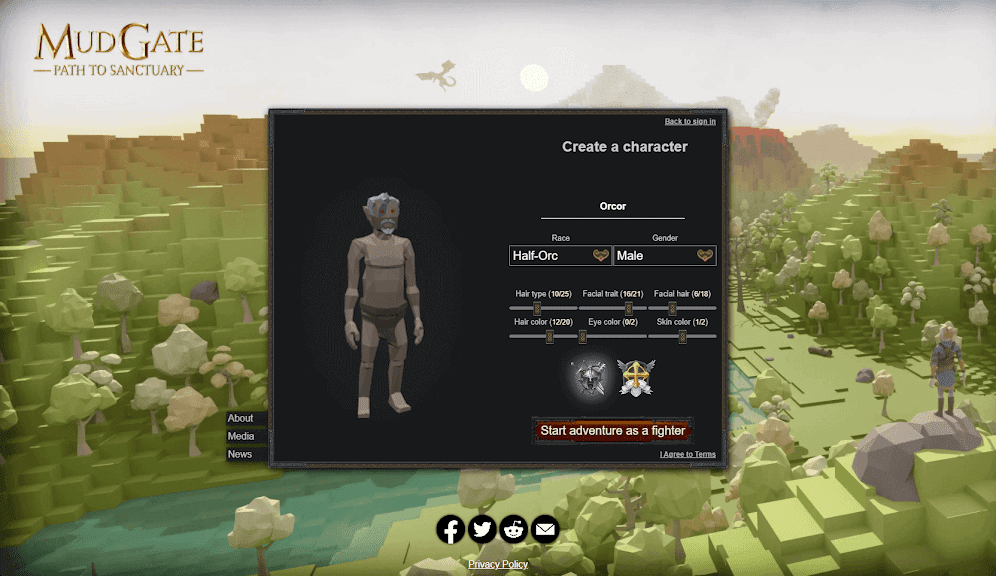Open the News tab
This screenshot has width=996, height=576.
240,454
